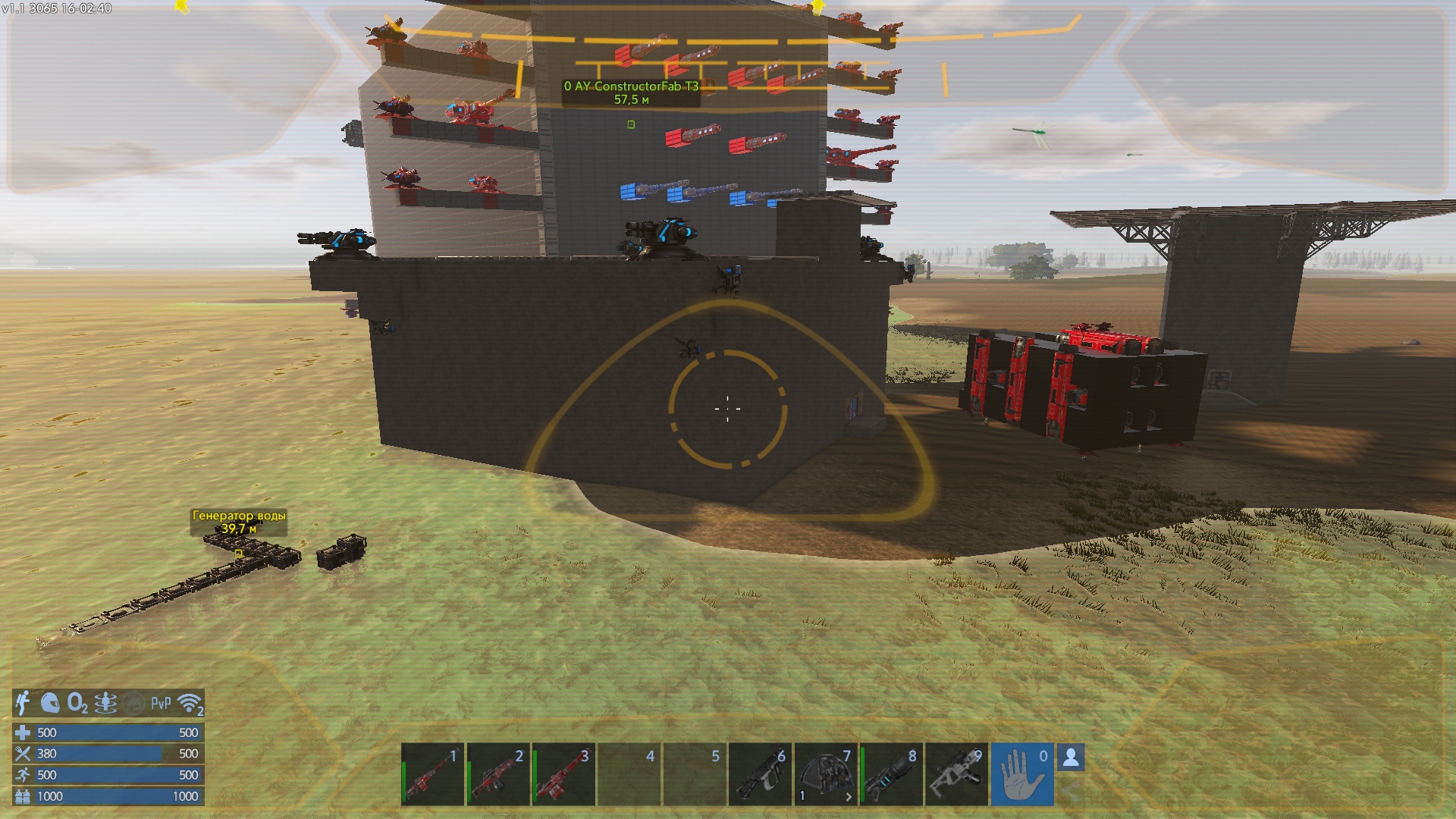Choose the grey handheld tool in slot 9
Viewport: 1456px width, 819px height.
click(956, 774)
